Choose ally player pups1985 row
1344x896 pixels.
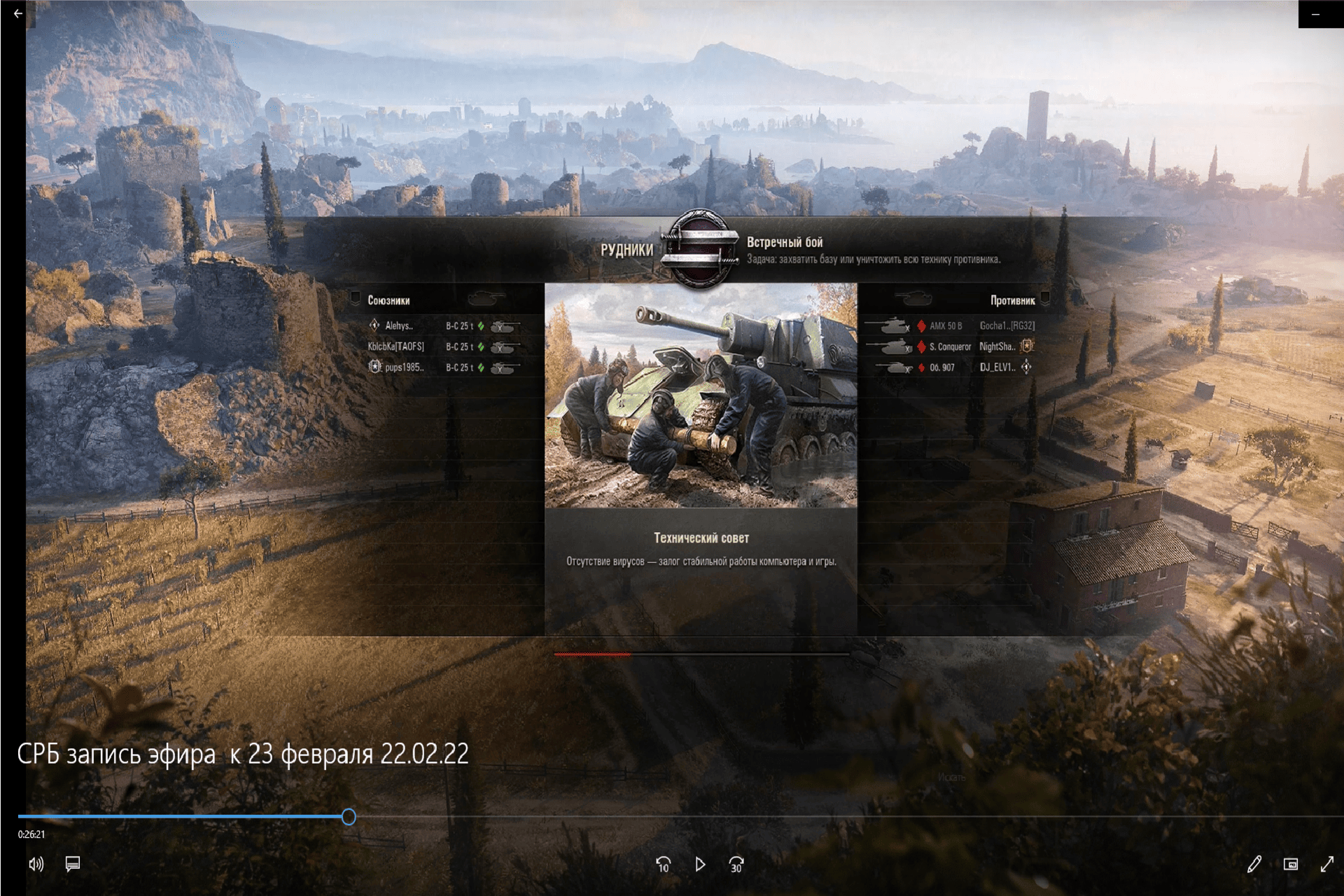pos(444,367)
